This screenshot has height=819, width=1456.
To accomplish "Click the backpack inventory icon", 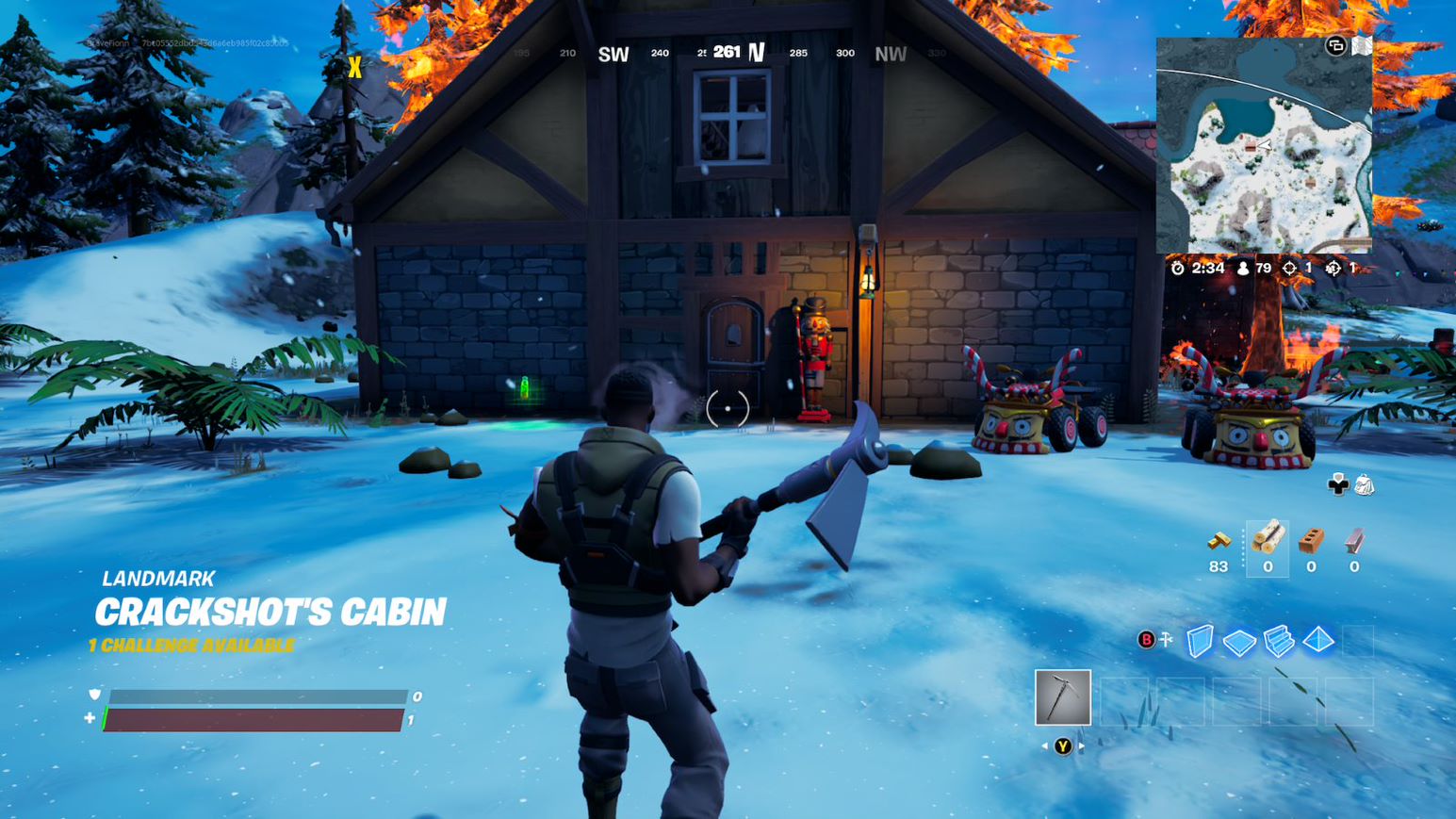I will pyautogui.click(x=1365, y=485).
